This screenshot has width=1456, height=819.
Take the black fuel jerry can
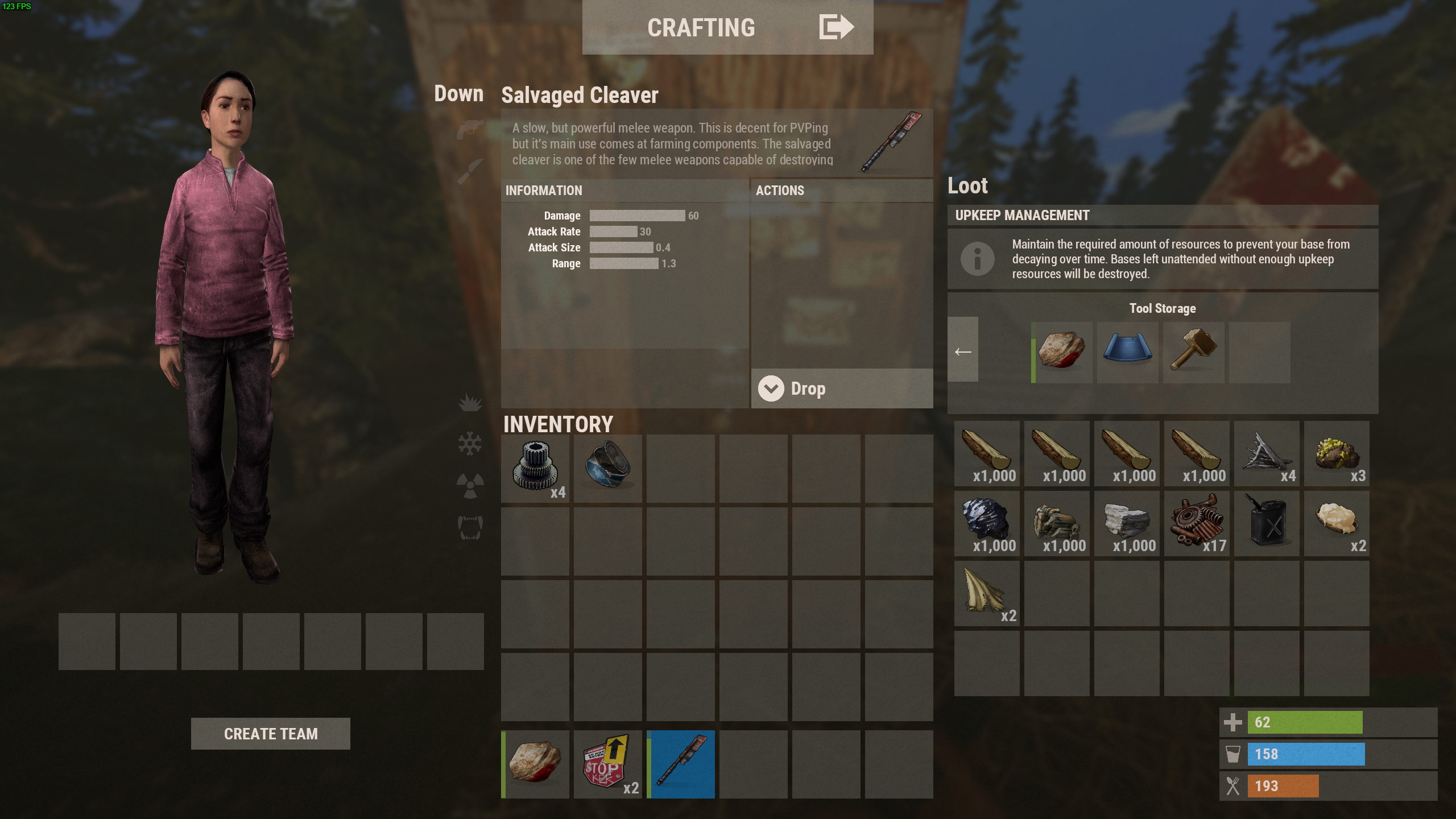click(x=1267, y=523)
